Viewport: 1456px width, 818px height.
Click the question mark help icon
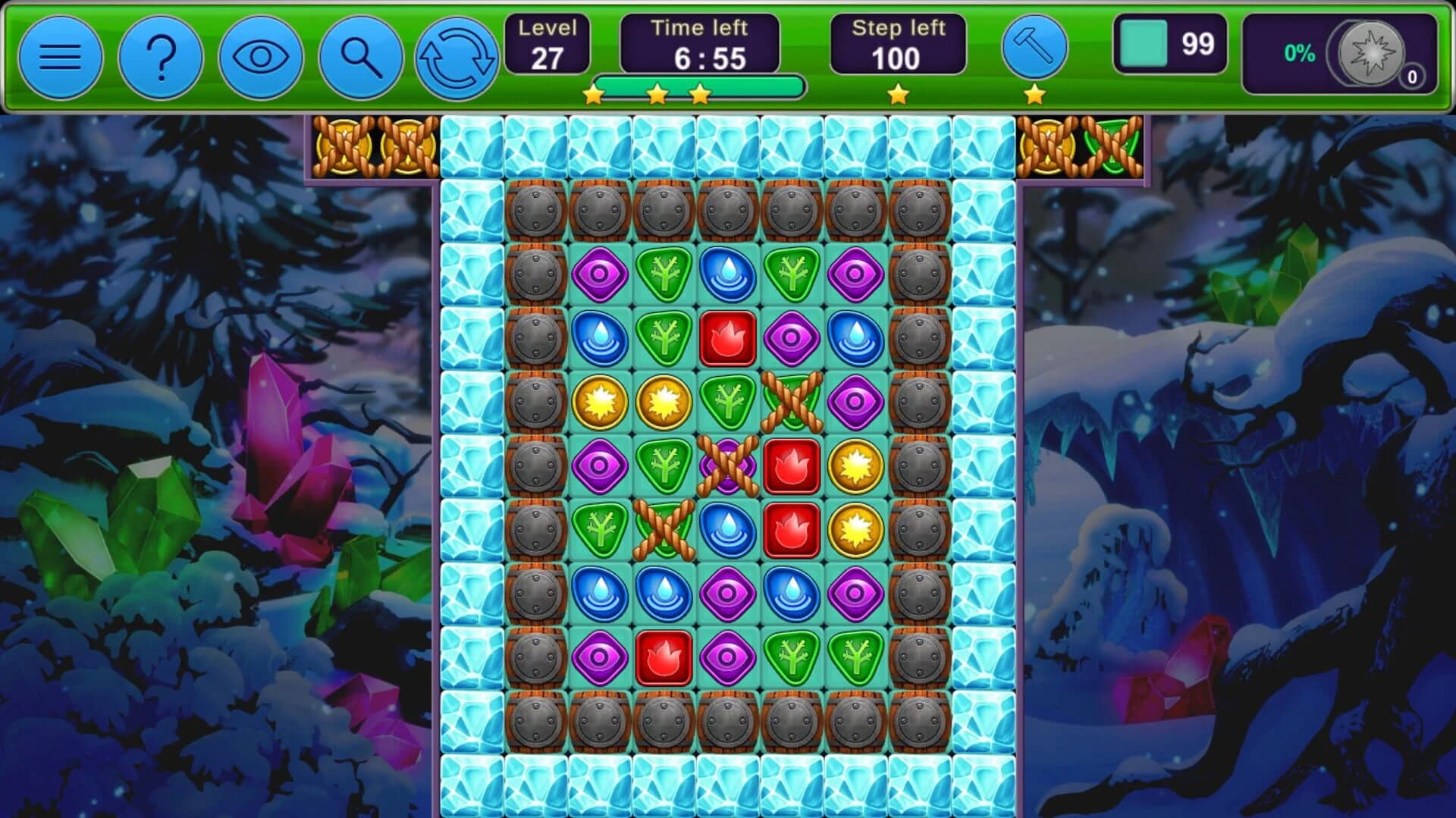pos(159,57)
